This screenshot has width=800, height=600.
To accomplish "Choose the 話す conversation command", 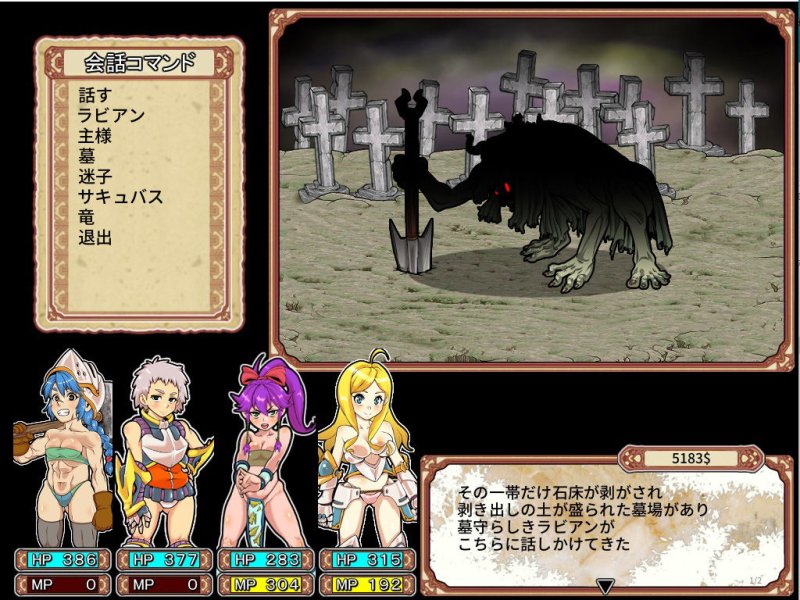I will point(94,96).
